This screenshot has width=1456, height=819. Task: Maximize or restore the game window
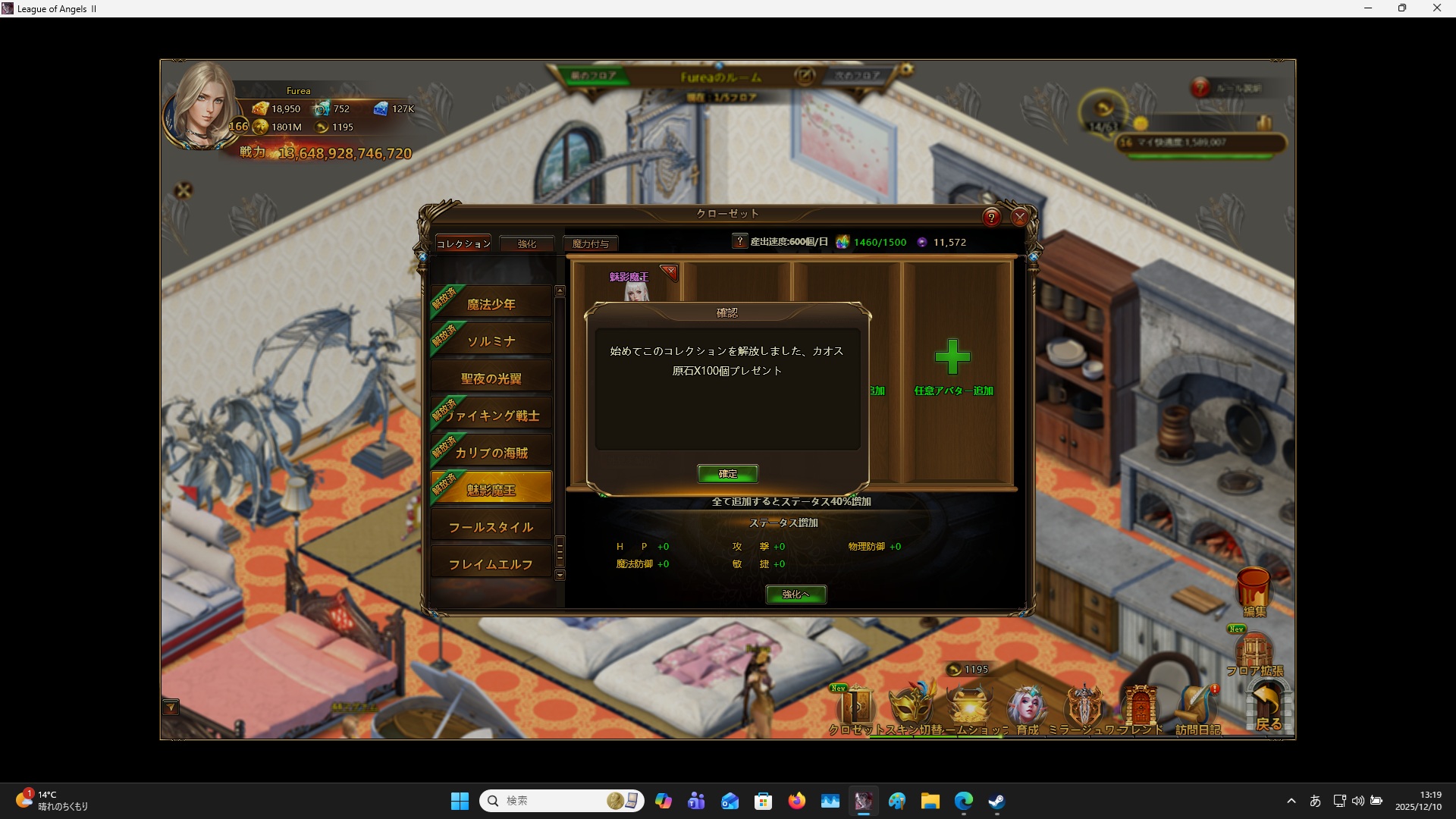point(1402,8)
